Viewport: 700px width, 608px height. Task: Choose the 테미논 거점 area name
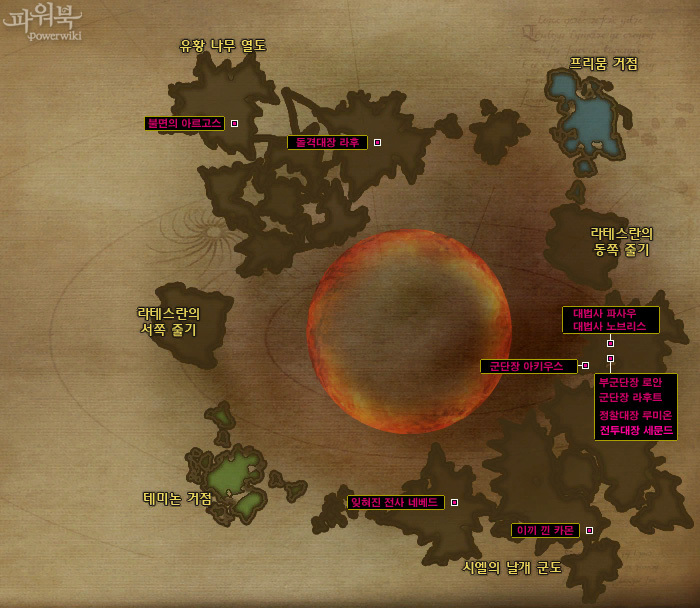point(178,498)
